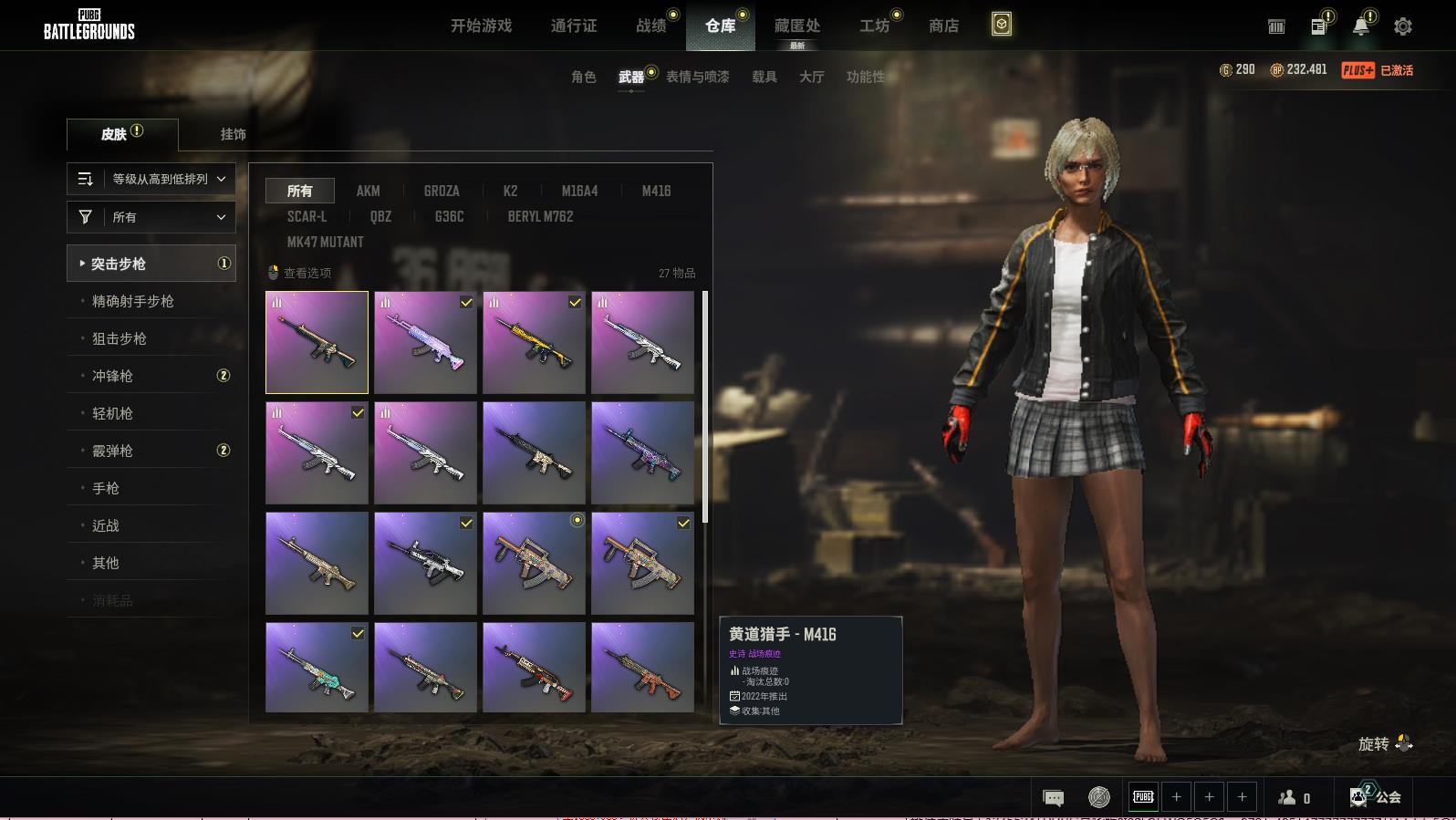Select the 挂饰 charms tab
1456x820 pixels.
pyautogui.click(x=233, y=134)
